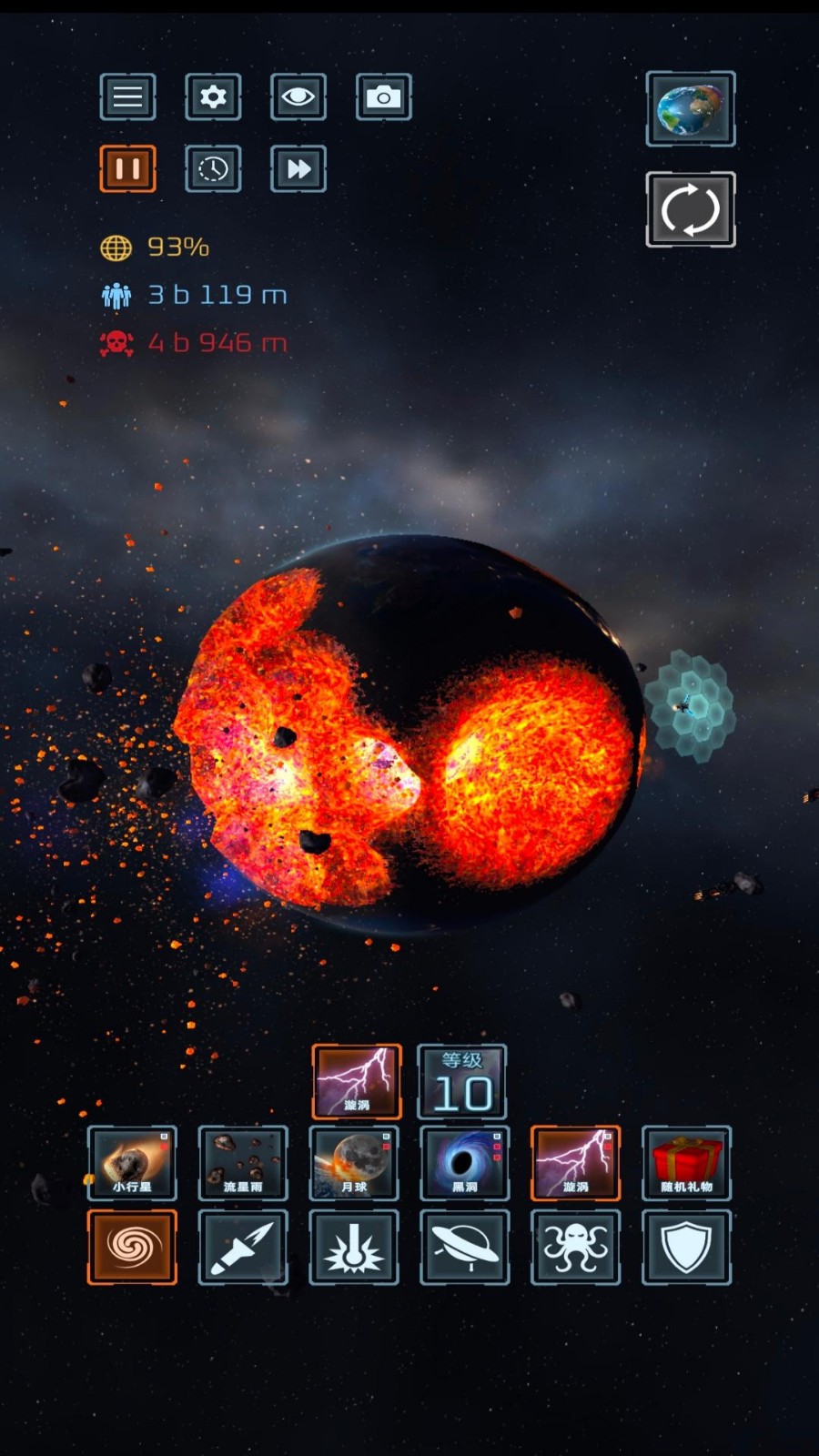Reset the planet with the circular arrows button
The image size is (819, 1456).
point(691,209)
